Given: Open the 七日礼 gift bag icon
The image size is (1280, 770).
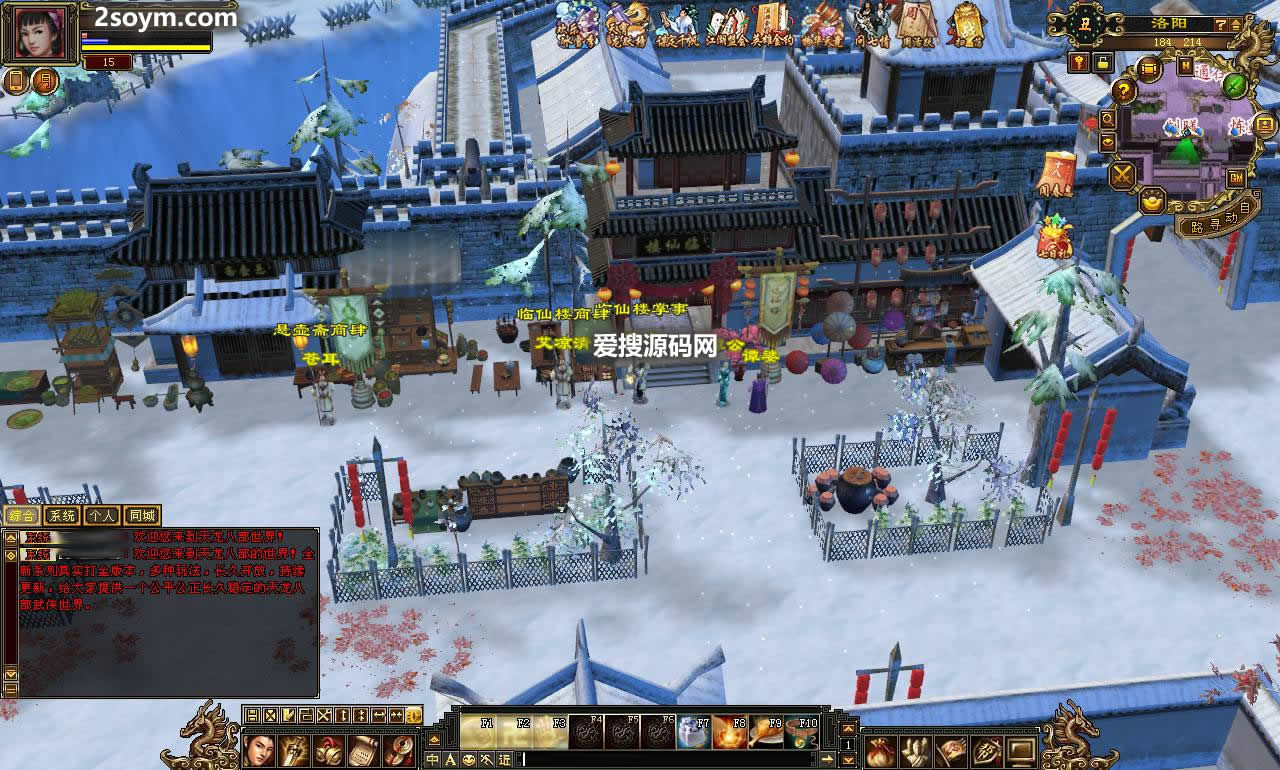Looking at the screenshot, I should tap(1054, 239).
